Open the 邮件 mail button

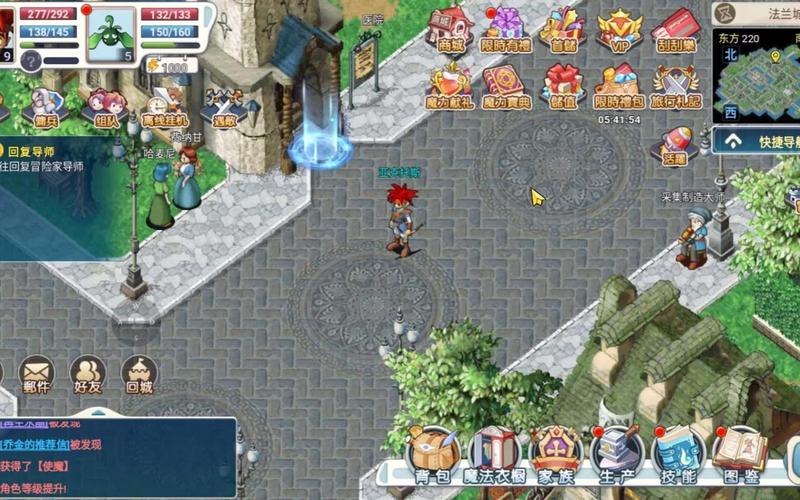[36, 372]
